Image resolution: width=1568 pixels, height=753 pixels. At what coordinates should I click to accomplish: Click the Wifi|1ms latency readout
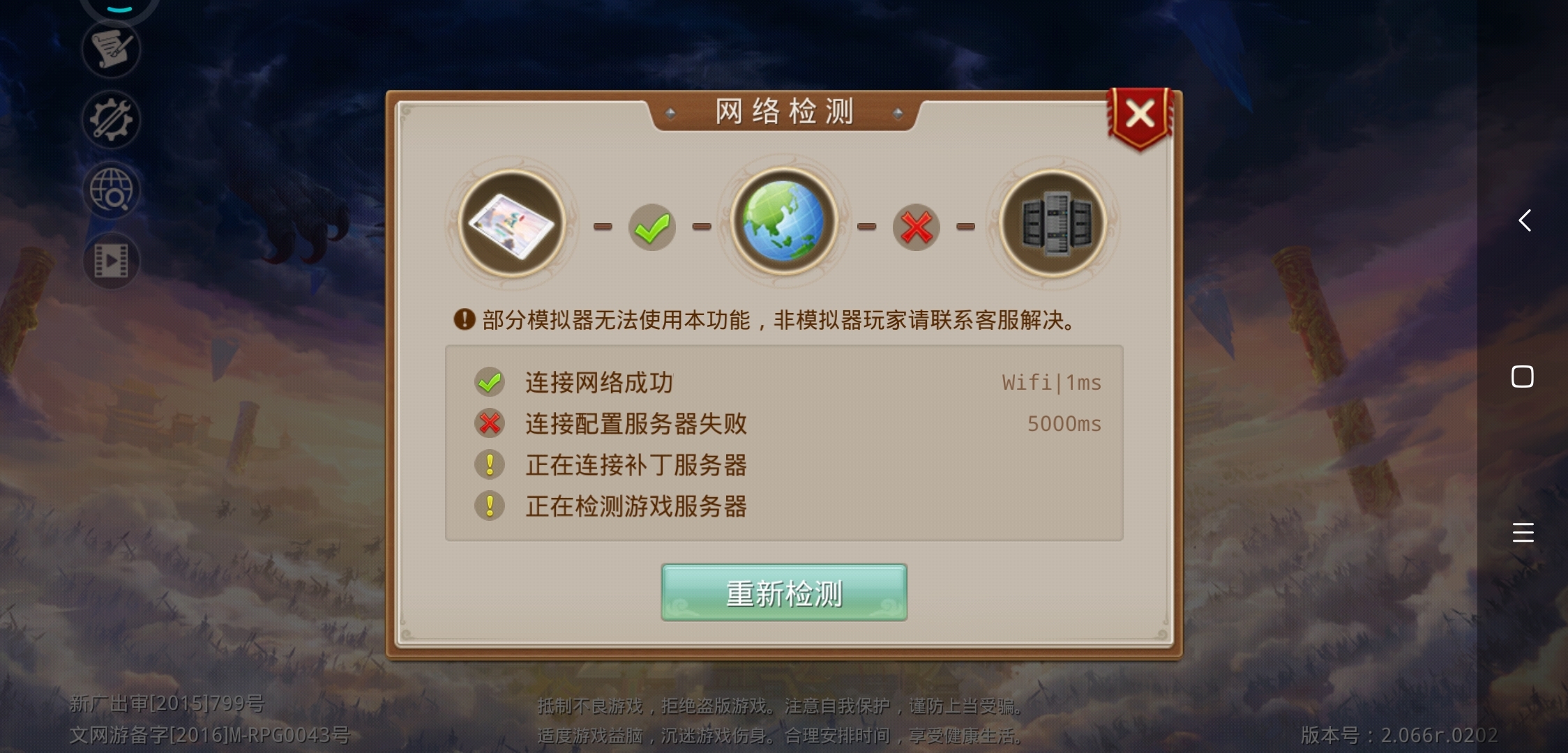click(x=1051, y=382)
